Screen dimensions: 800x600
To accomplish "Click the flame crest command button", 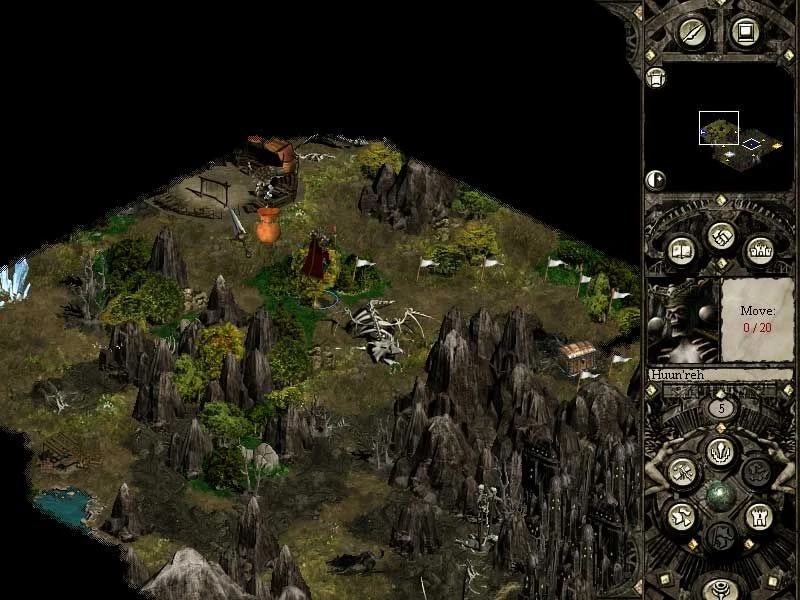I will [x=720, y=451].
